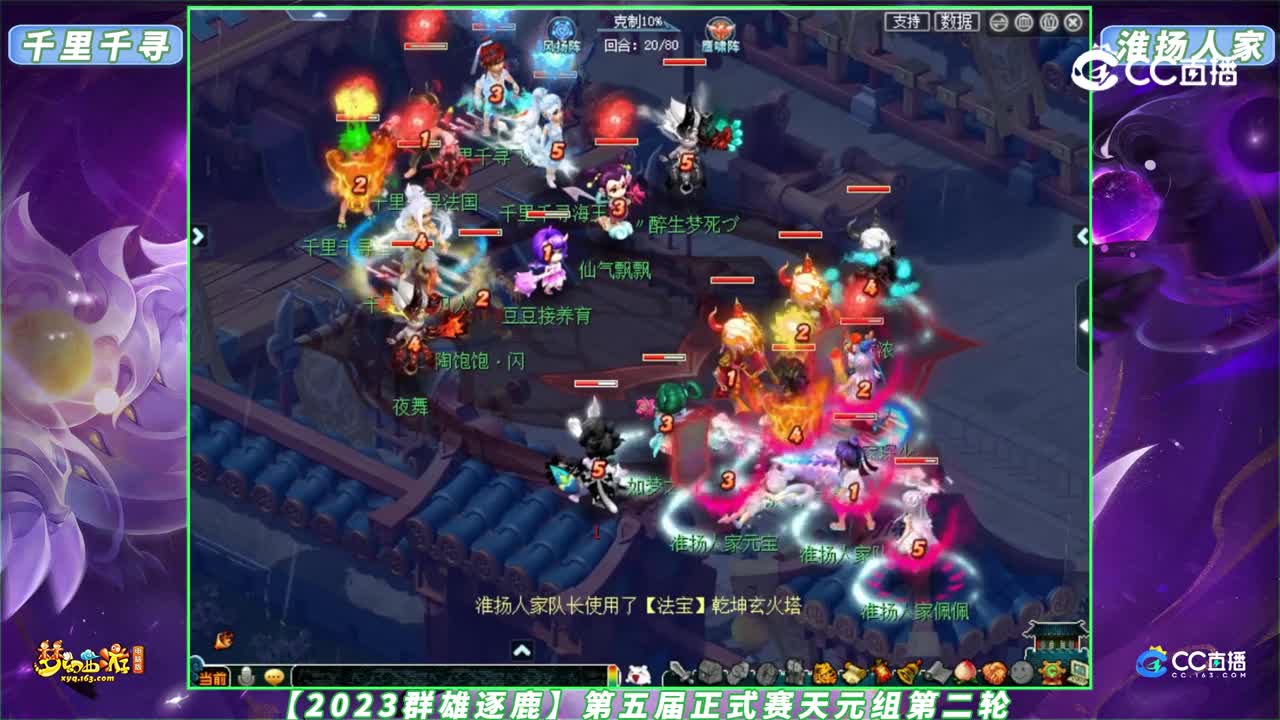This screenshot has height=720, width=1280.
Task: Click the blue arrow expander on the right edge
Action: point(1082,238)
